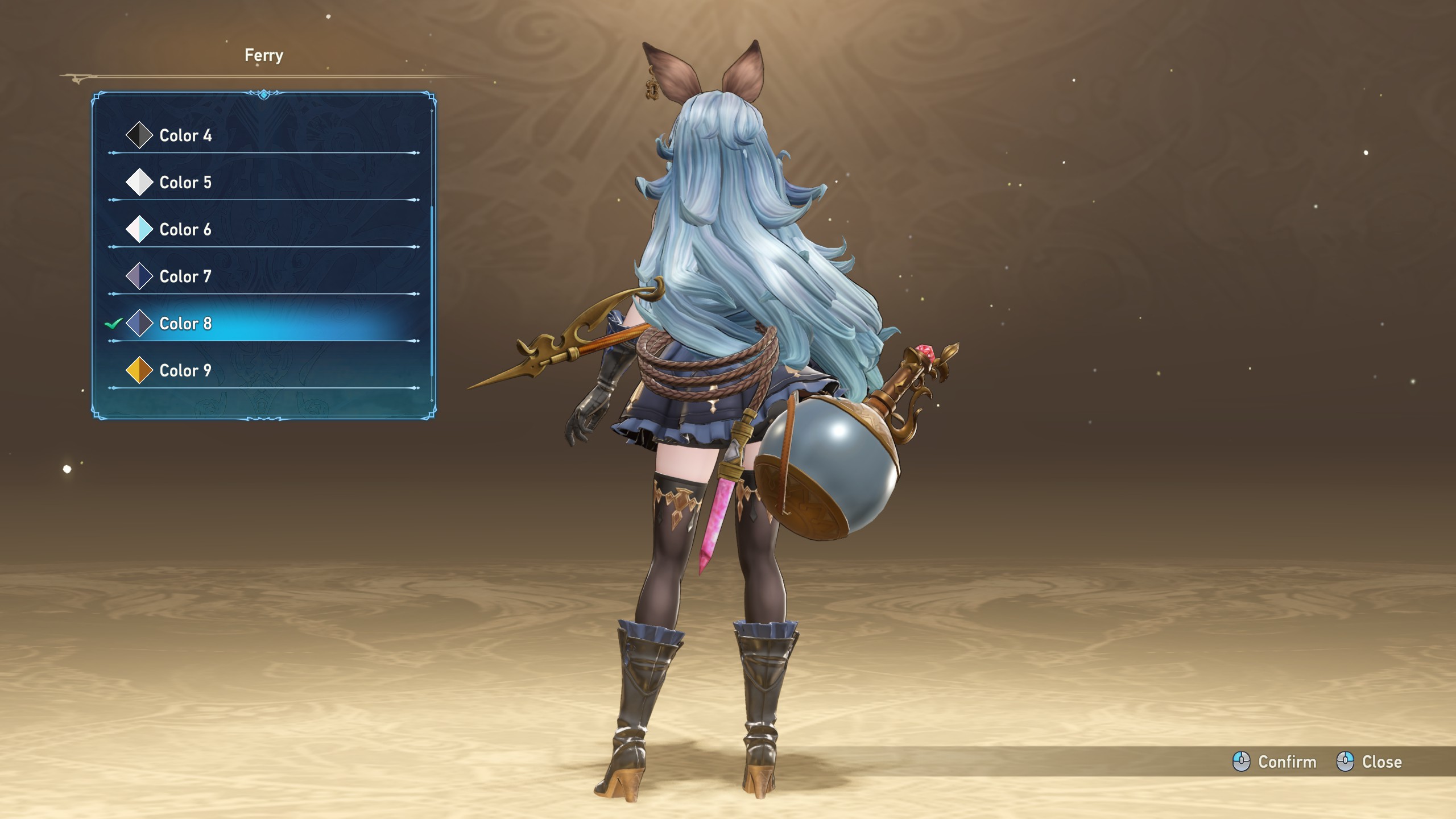Apply the Color 9 orange palette
The width and height of the screenshot is (1456, 819).
185,371
